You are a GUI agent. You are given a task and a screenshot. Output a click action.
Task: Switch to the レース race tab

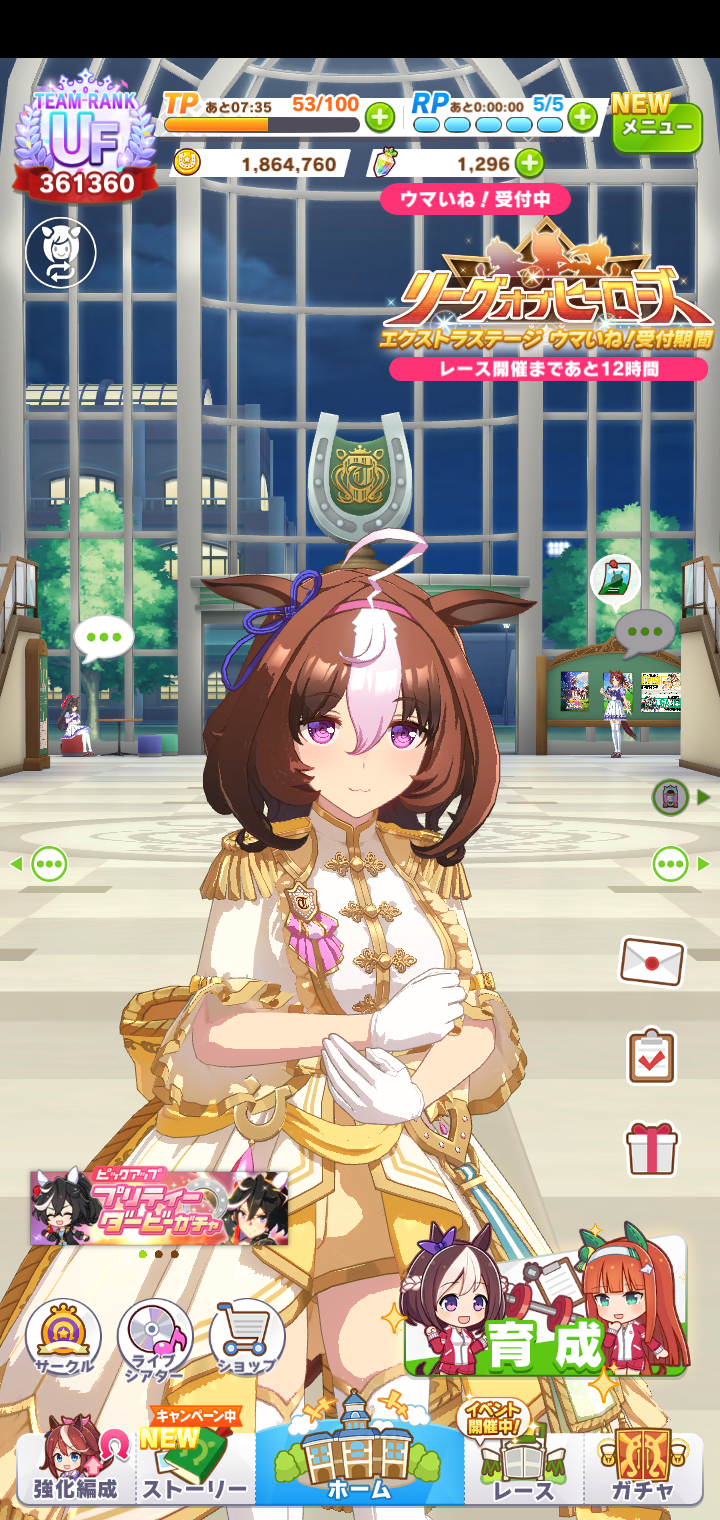tap(523, 1465)
